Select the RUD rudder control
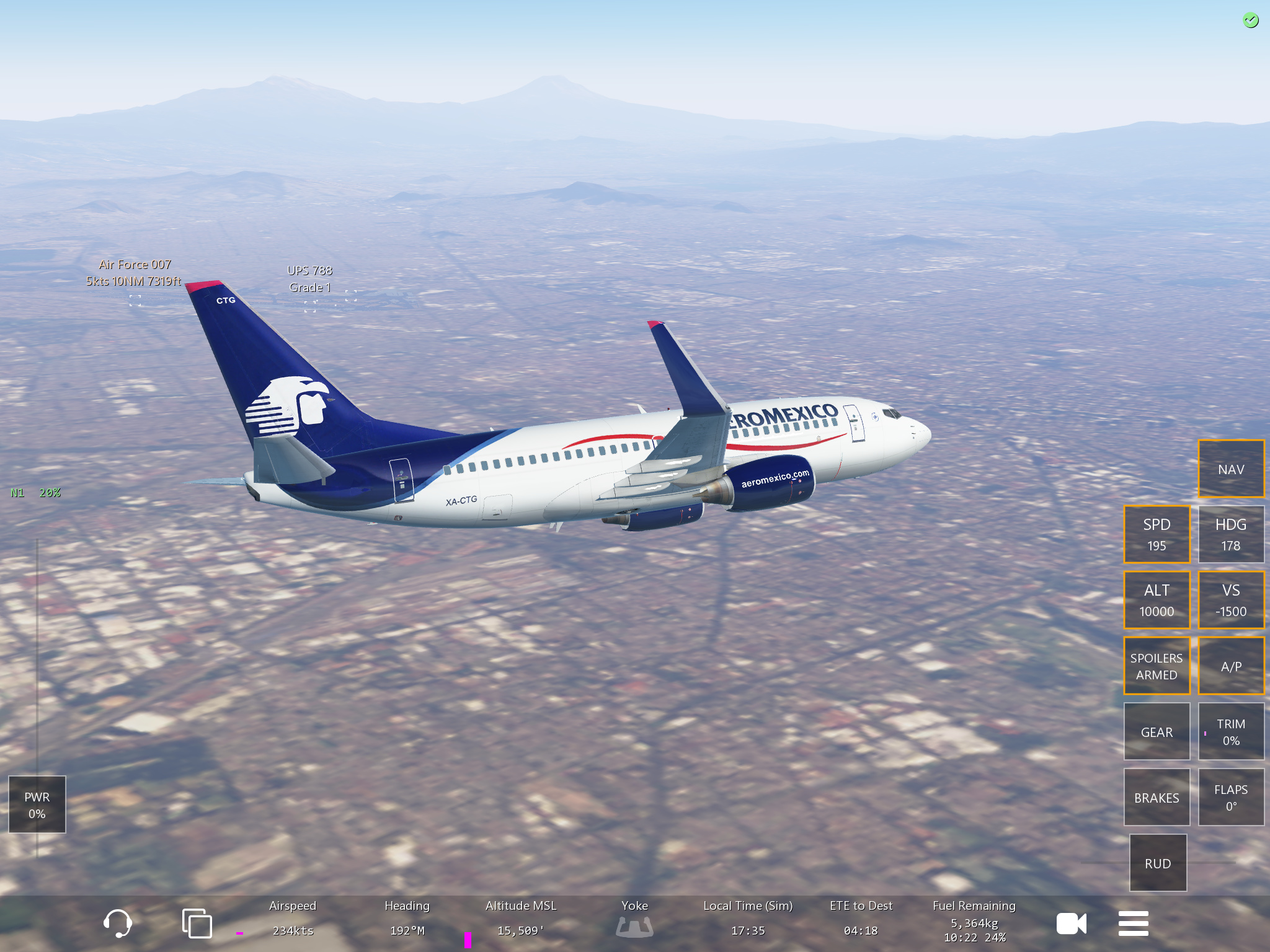 click(x=1158, y=863)
